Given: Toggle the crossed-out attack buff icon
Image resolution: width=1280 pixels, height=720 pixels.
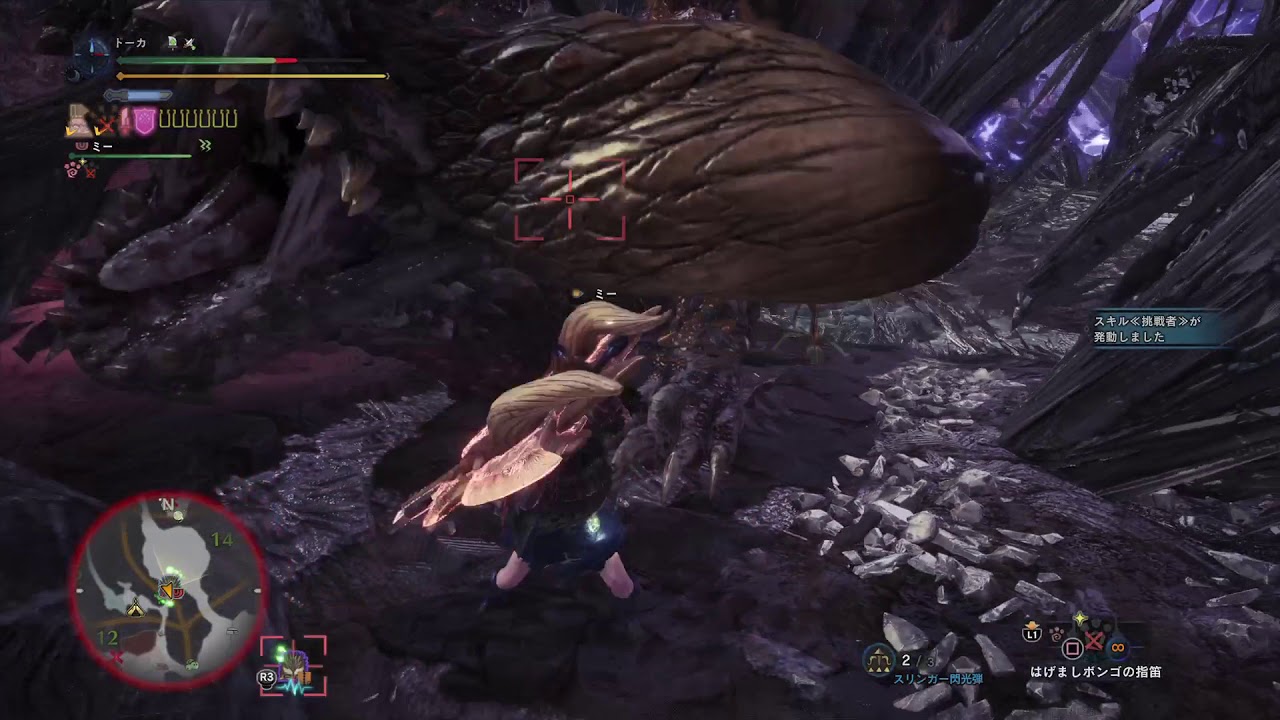Looking at the screenshot, I should tap(105, 122).
